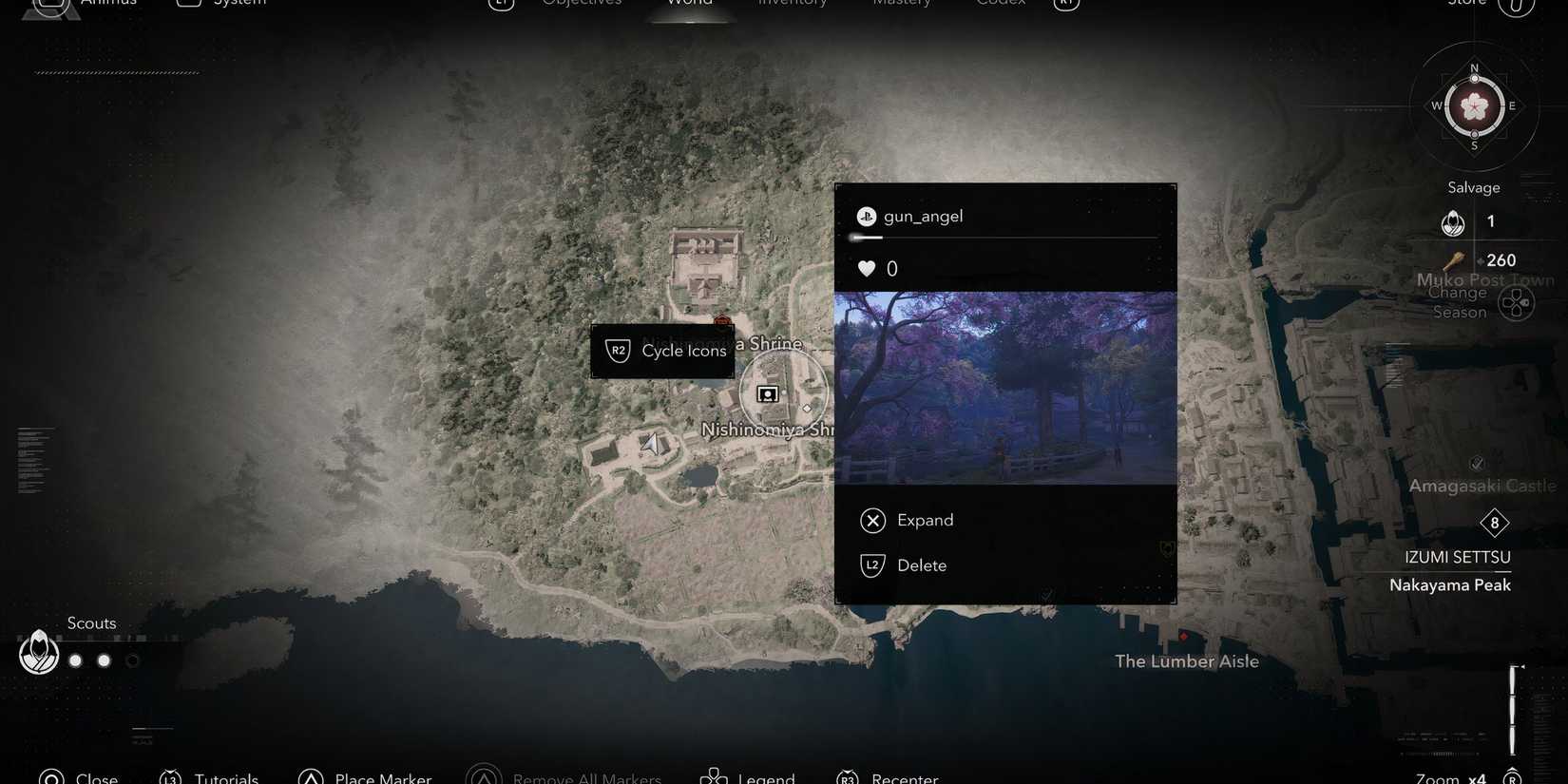Toggle the heart like on gun_angel's photo

click(867, 268)
